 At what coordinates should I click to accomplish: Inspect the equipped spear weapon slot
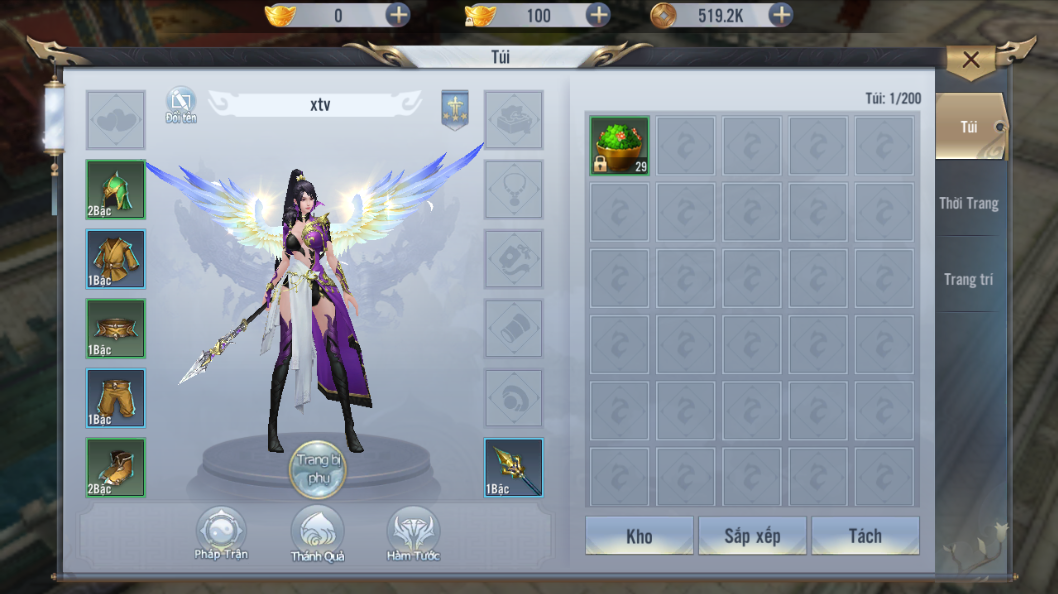[x=513, y=468]
